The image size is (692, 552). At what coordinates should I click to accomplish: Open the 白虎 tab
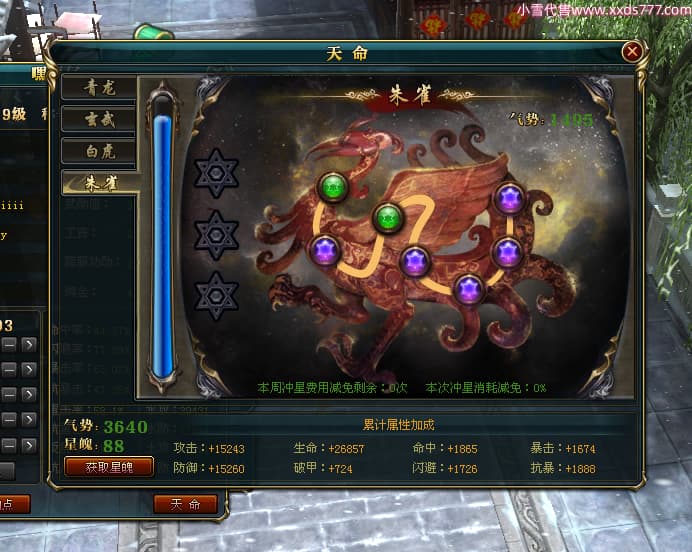[x=100, y=151]
